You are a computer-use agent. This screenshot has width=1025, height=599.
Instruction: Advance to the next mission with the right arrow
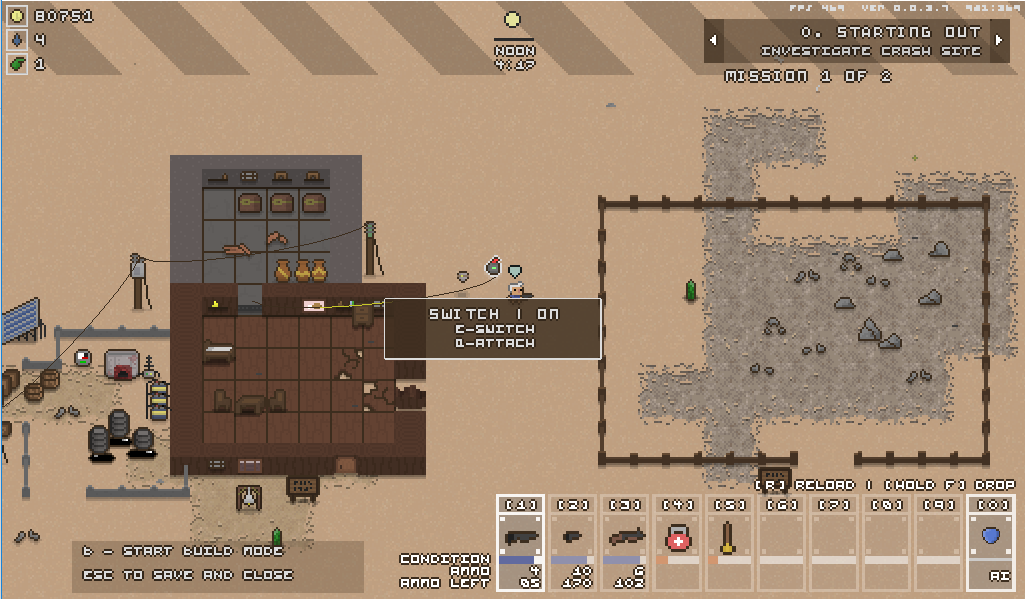point(998,41)
